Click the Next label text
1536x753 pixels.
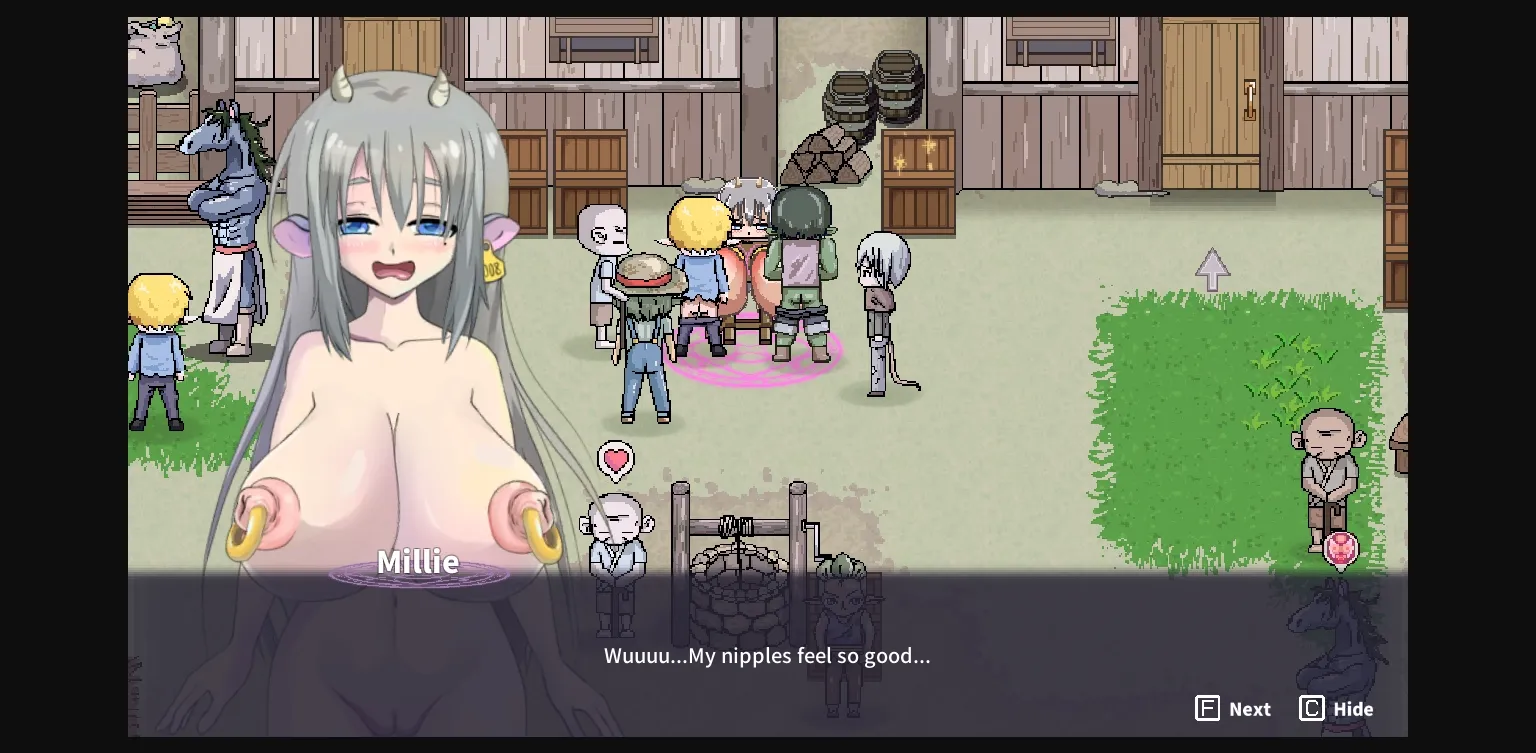[1251, 708]
